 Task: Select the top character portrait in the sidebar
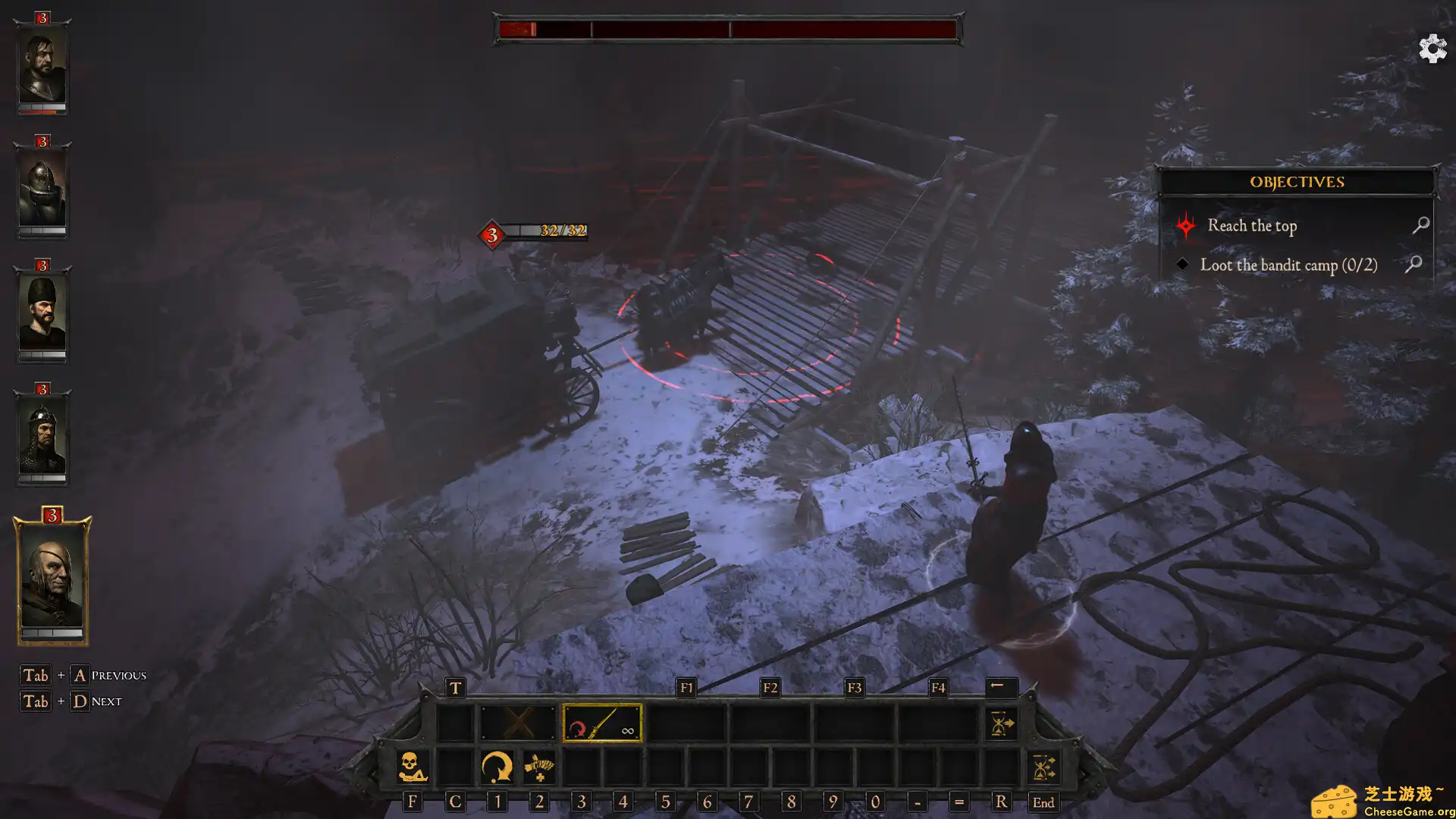[42, 68]
